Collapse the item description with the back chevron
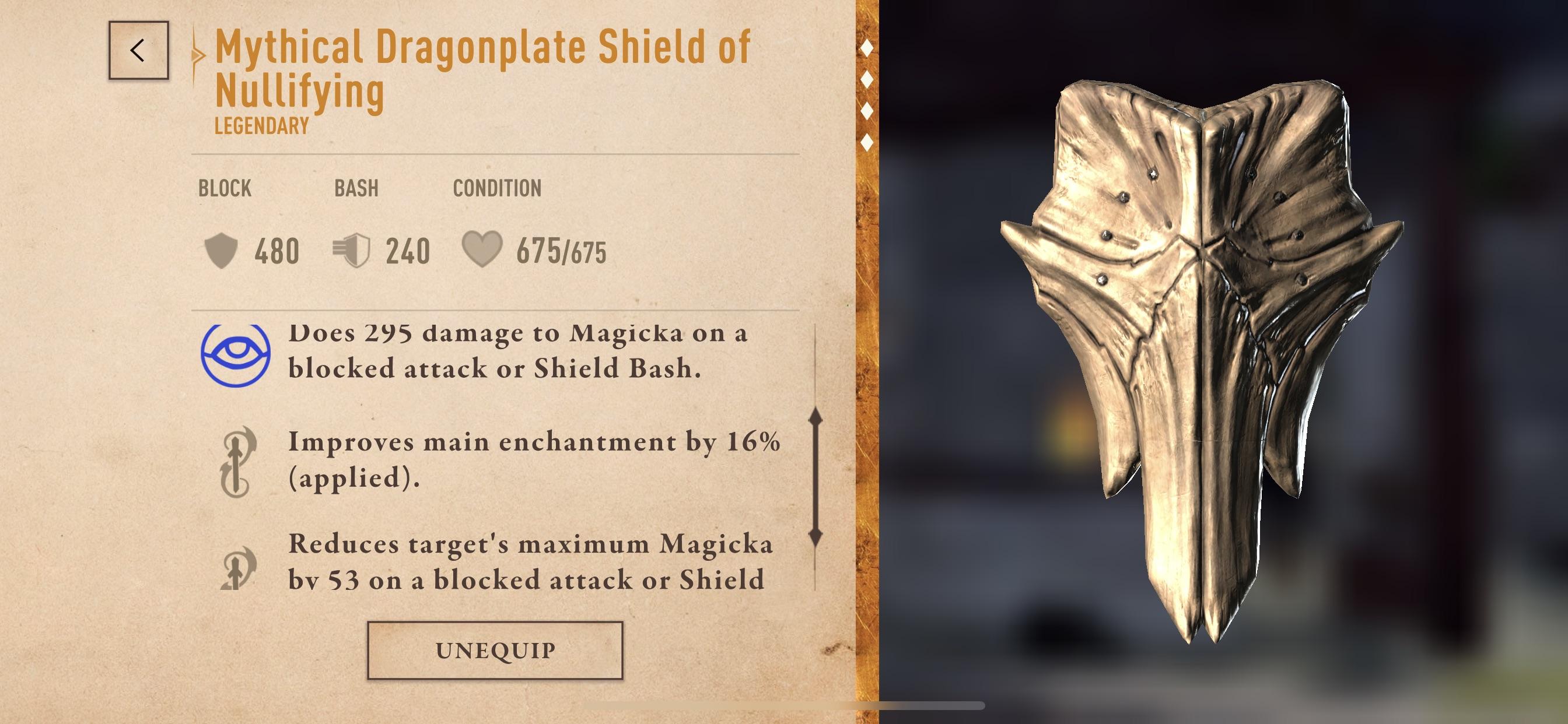Screen dimensions: 1568x724 tap(139, 52)
